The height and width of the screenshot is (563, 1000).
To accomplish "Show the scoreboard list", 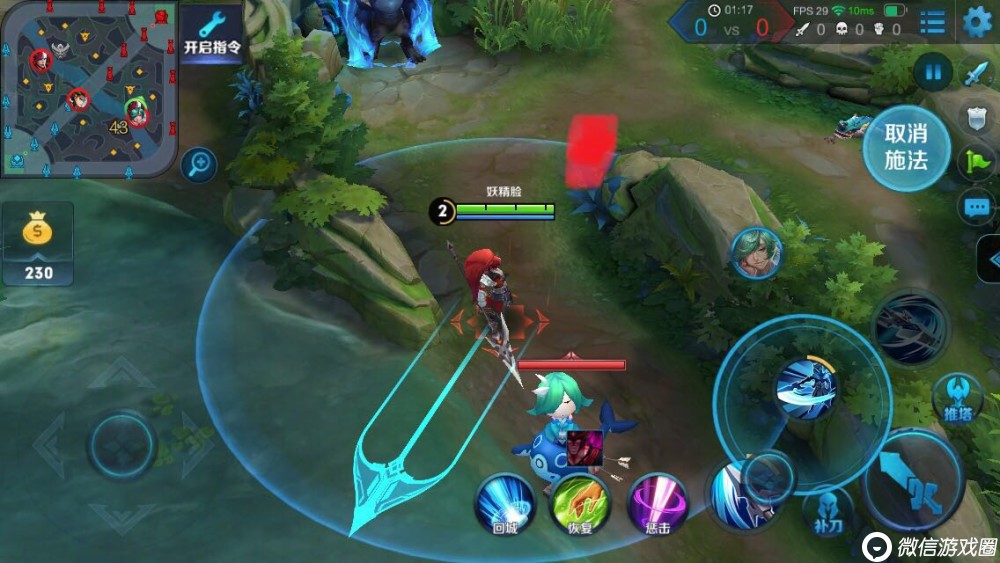I will point(933,22).
